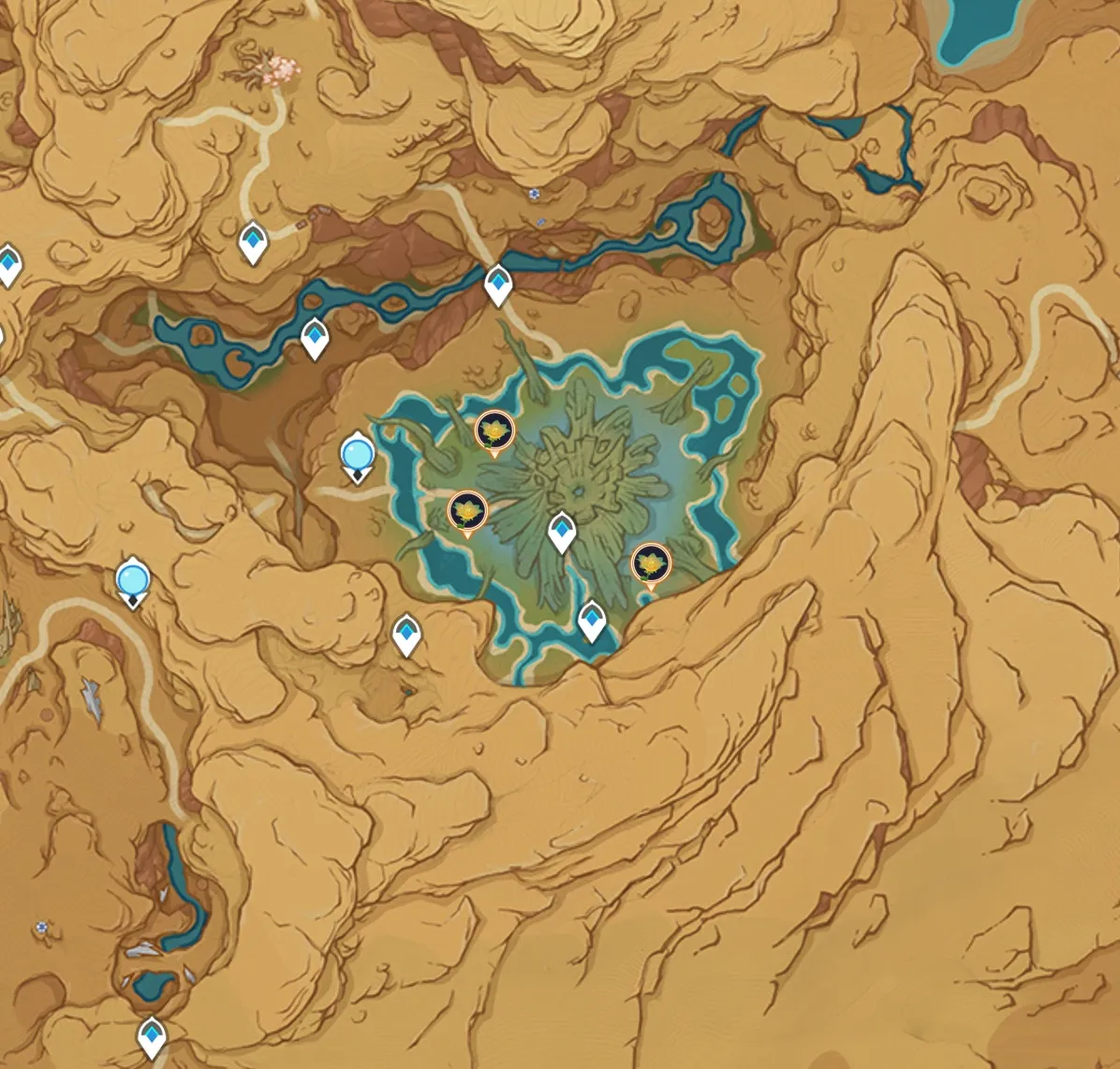Select the waypoint below the pink blossom tree
1120x1069 pixels.
[253, 243]
